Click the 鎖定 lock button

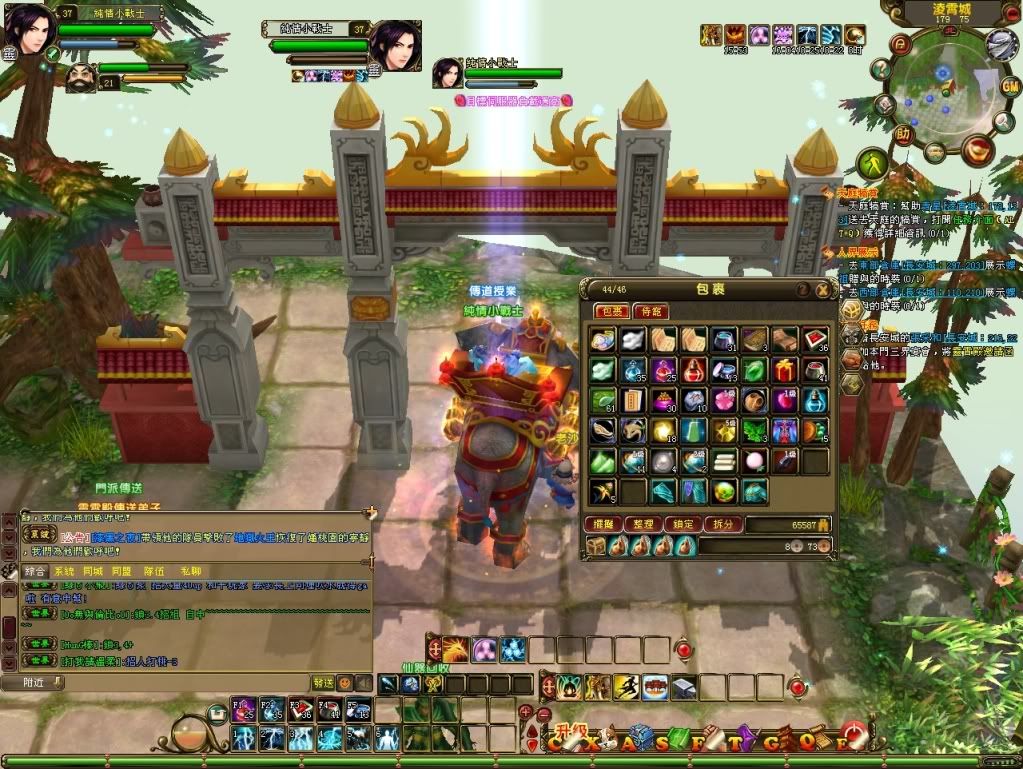click(681, 524)
